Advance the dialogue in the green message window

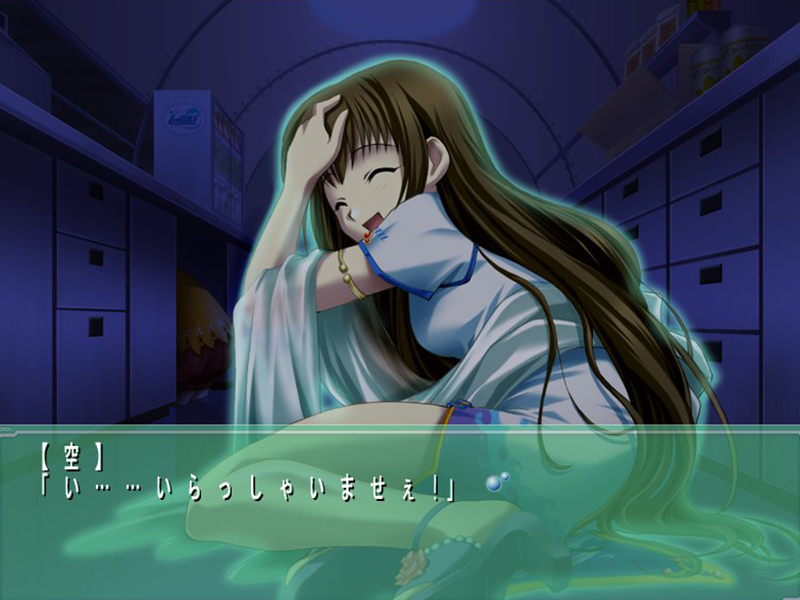click(x=400, y=530)
